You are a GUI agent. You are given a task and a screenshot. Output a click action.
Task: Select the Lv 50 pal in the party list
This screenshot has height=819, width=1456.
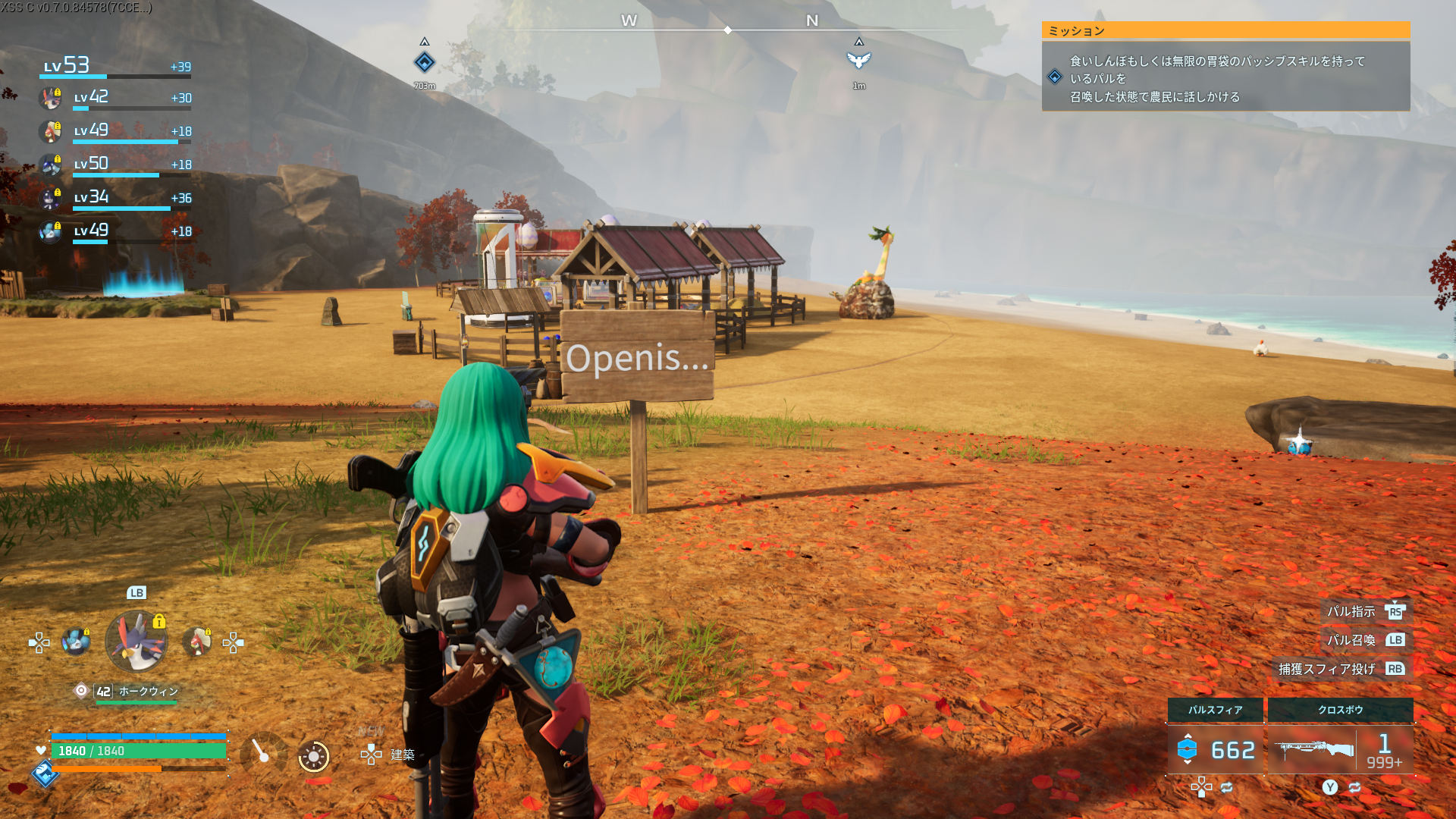(x=51, y=165)
